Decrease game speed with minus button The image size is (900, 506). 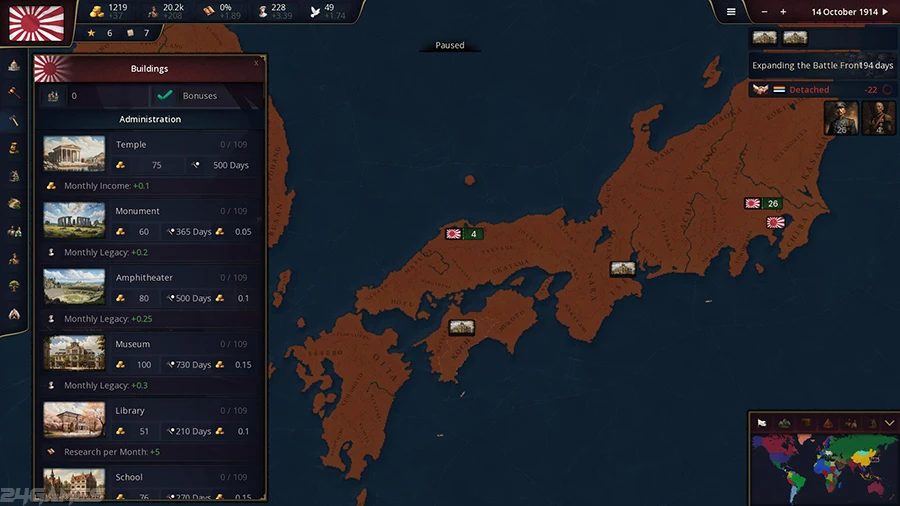click(765, 12)
